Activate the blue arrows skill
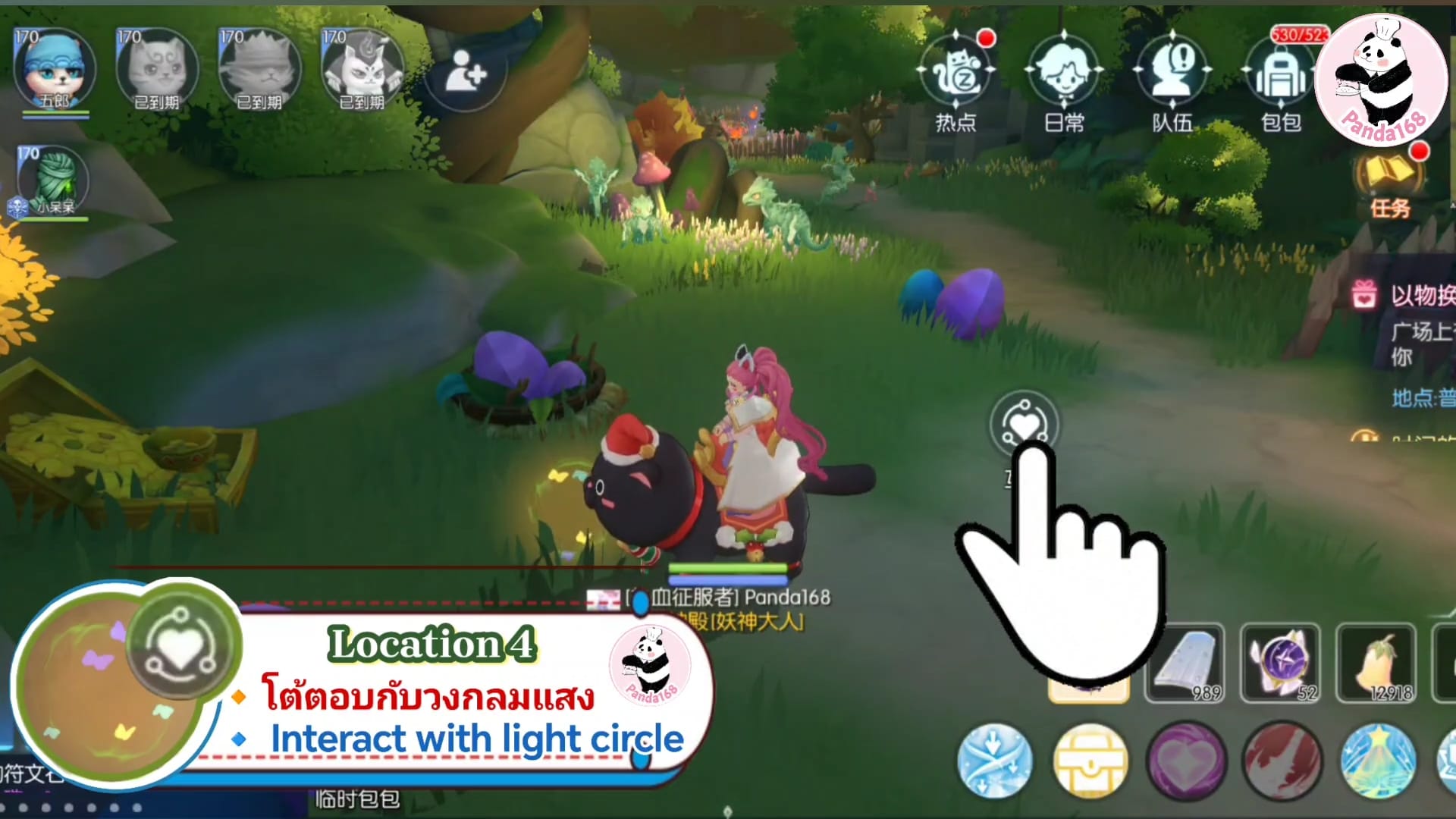 point(994,761)
